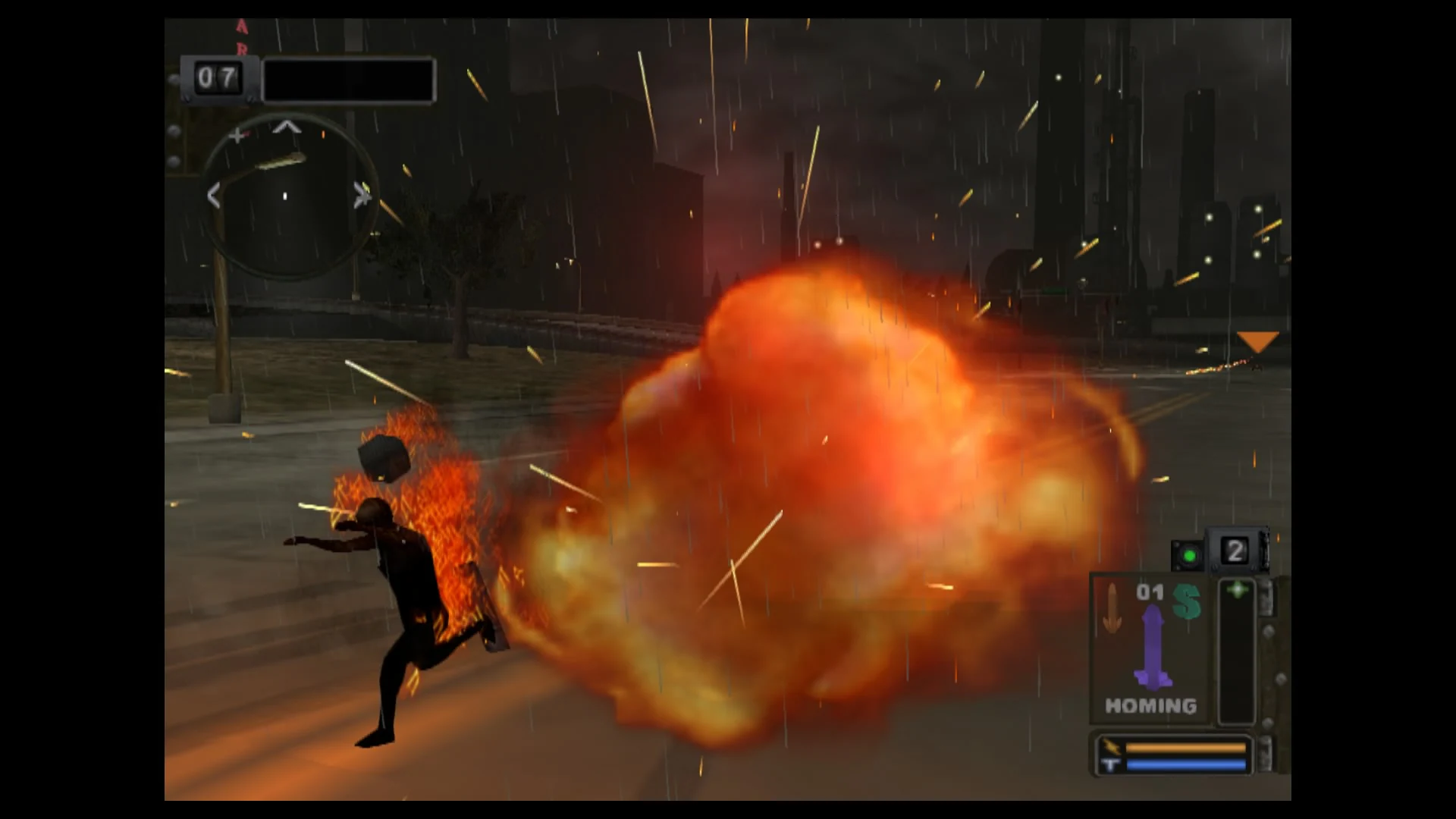Toggle the green indicator light on weapon panel
This screenshot has height=819, width=1456.
(1191, 555)
